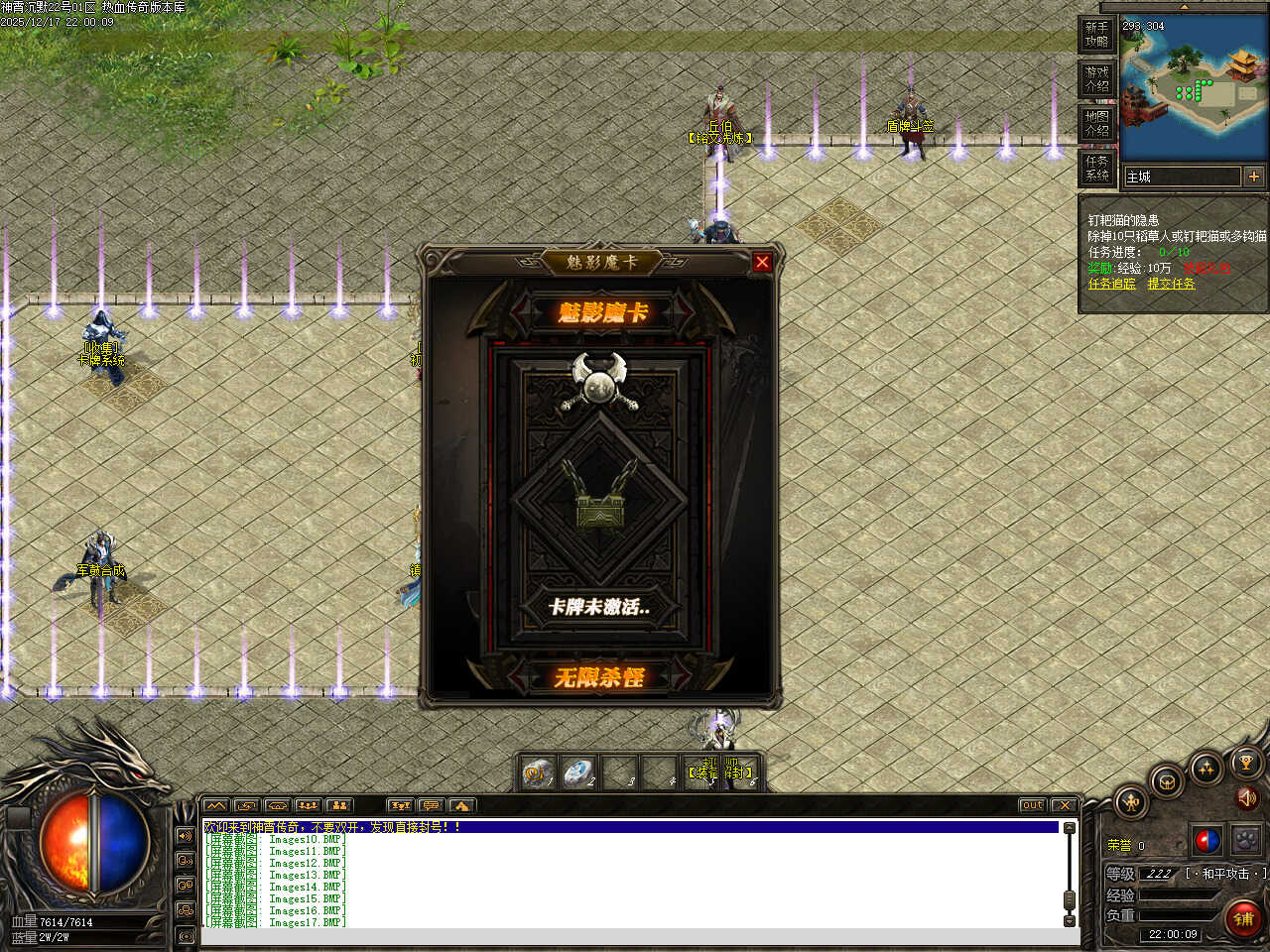This screenshot has height=952, width=1270.
Task: Toggle the sound speaker icon
Action: (x=1246, y=797)
